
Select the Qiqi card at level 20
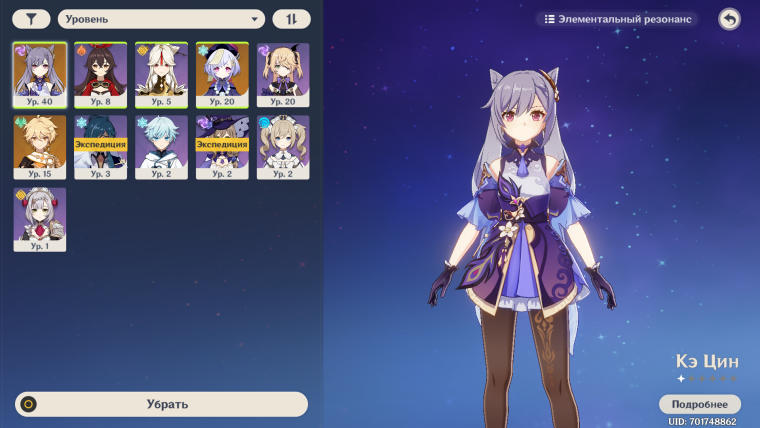[222, 75]
